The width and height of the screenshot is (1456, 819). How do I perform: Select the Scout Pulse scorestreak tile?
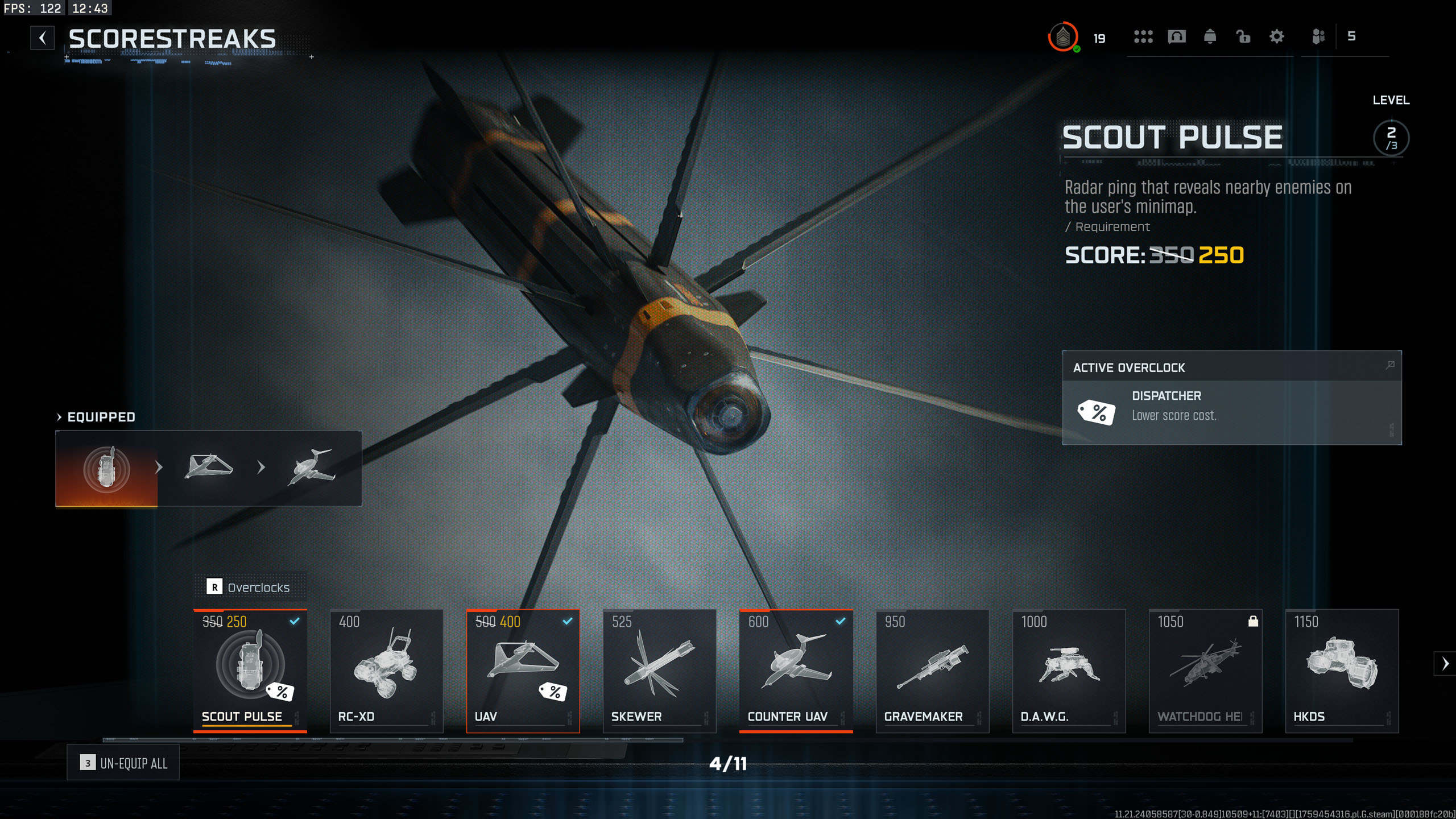tap(250, 670)
